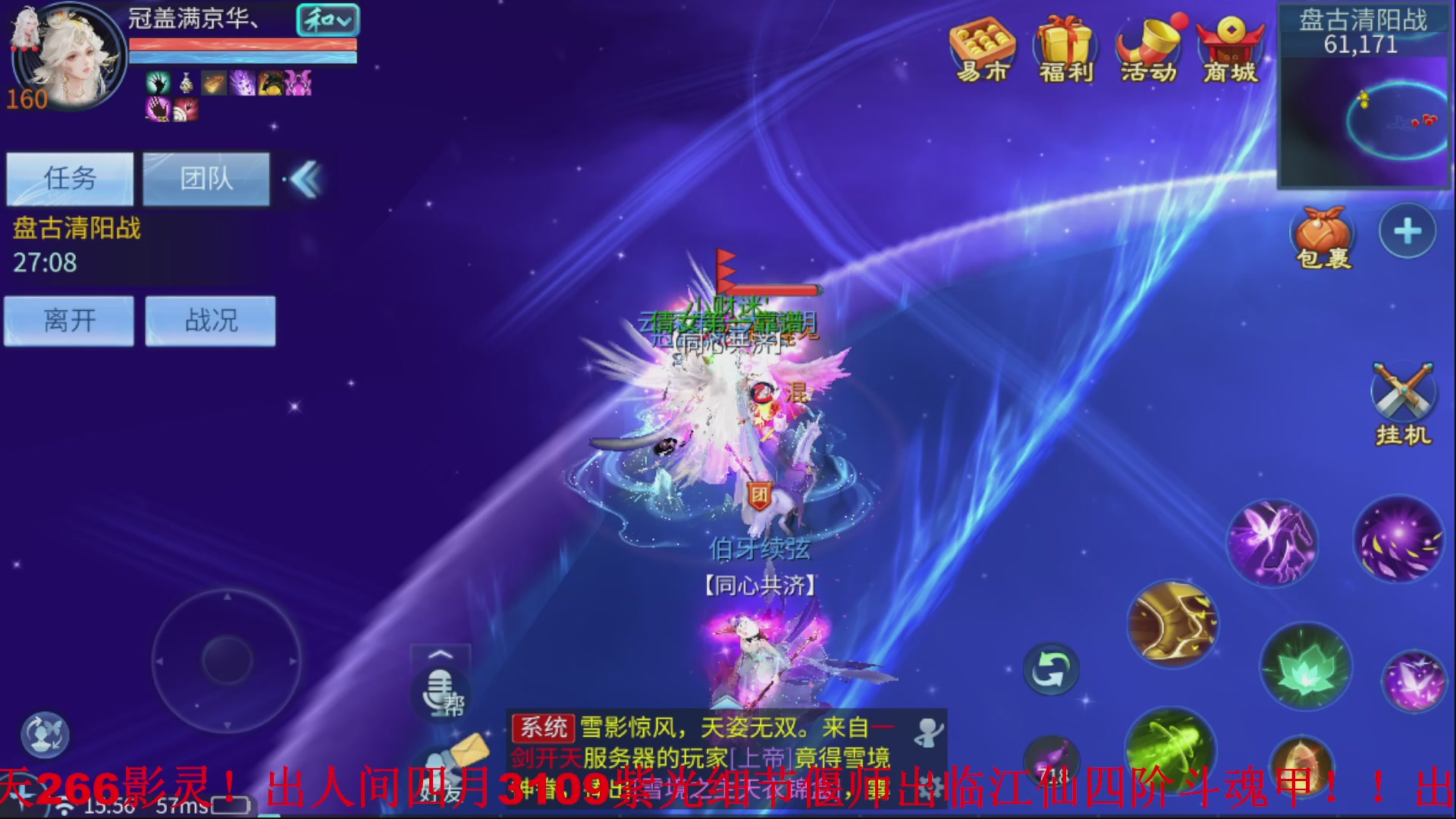The image size is (1456, 819).
Task: Switch to the 团队 tab
Action: tap(206, 179)
